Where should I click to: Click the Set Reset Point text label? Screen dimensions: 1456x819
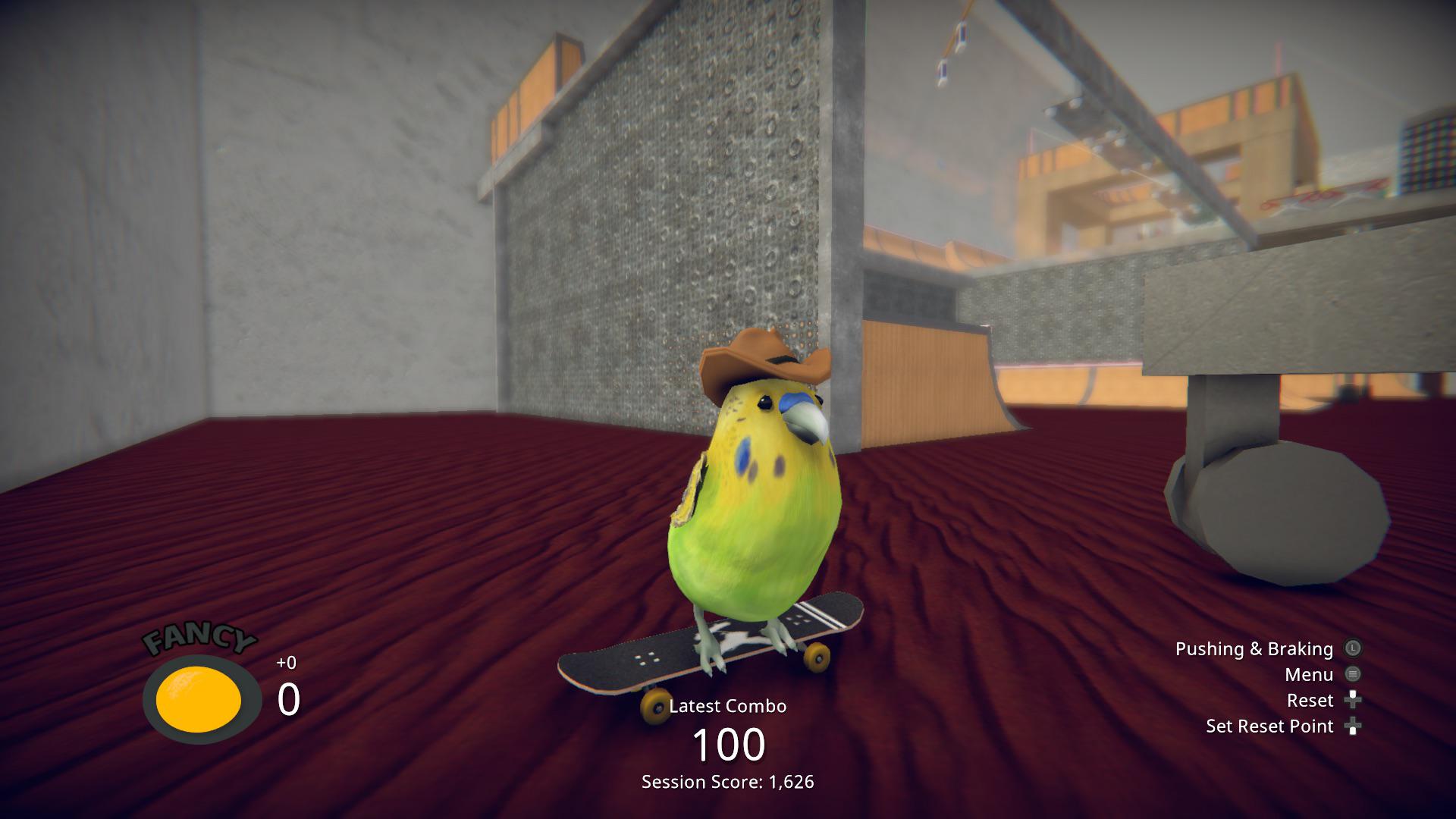(x=1270, y=726)
